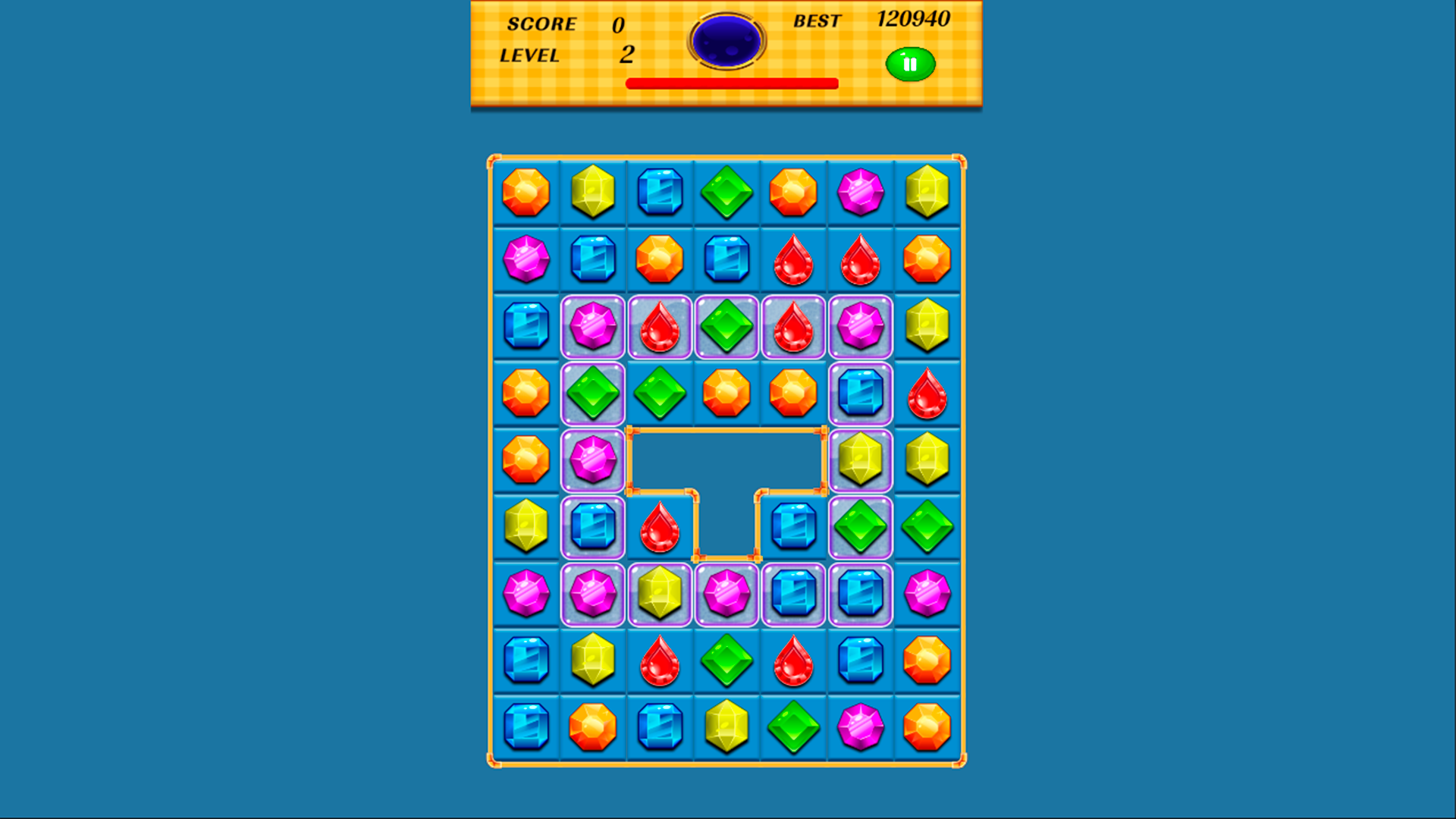Select the blue square gem in the bottom row
The height and width of the screenshot is (819, 1456).
[527, 726]
